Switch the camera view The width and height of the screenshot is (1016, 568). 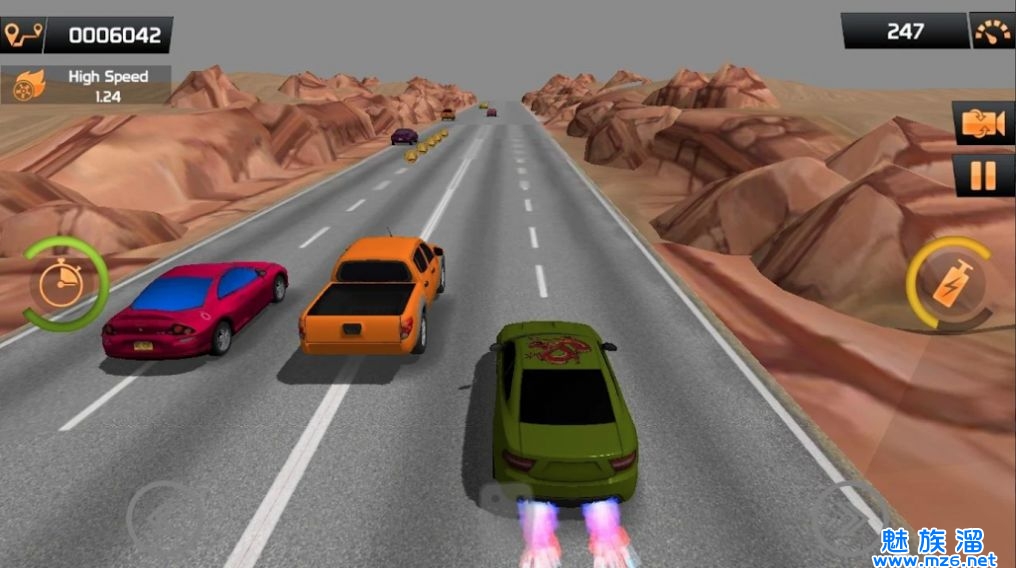pyautogui.click(x=983, y=123)
